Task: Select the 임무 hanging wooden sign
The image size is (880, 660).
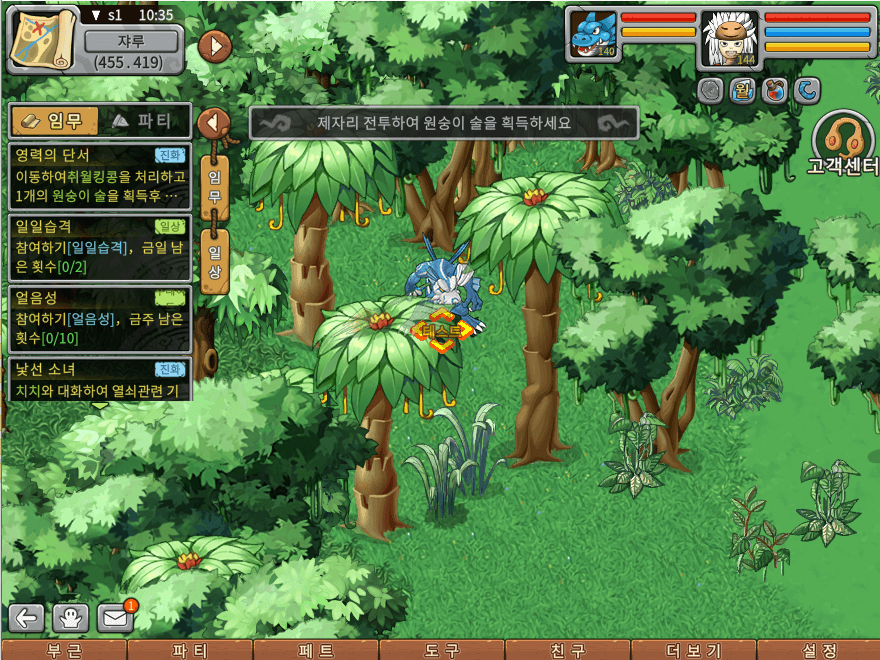Action: click(x=214, y=184)
